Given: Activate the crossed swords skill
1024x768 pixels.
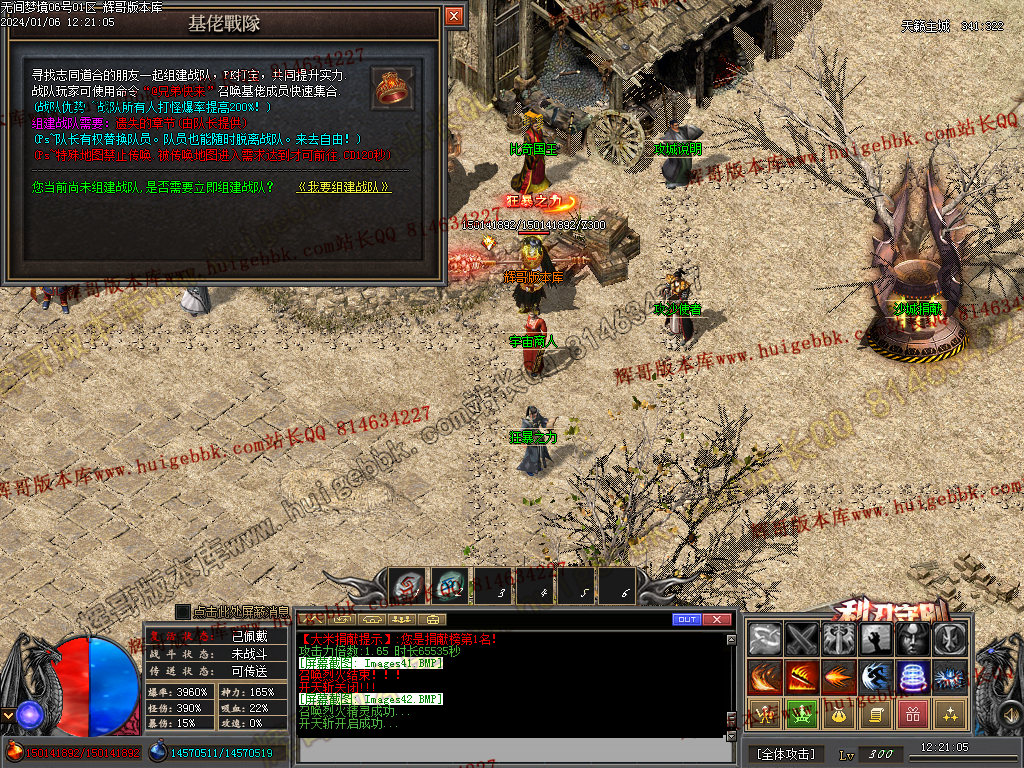Looking at the screenshot, I should [802, 639].
